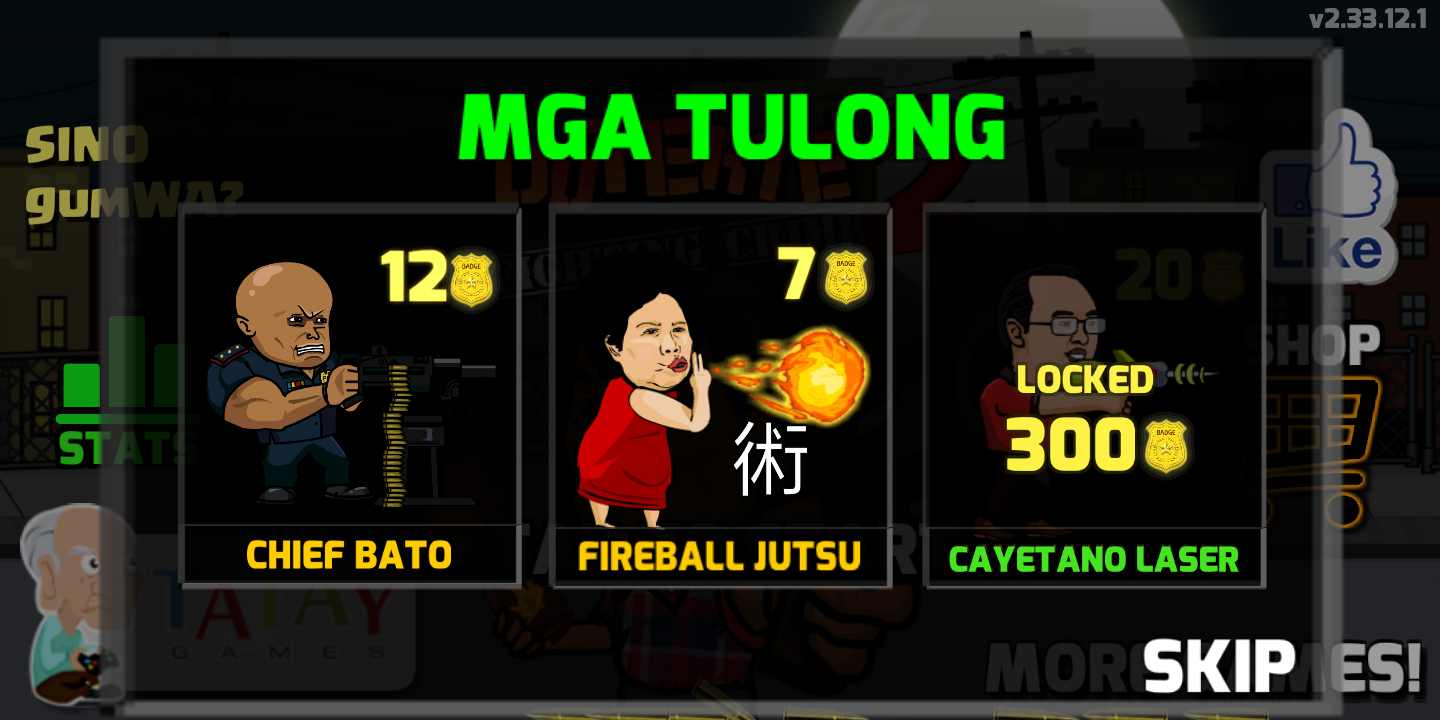Click the LOCKED label on Cayetano Laser
1440x720 pixels.
pos(1084,380)
